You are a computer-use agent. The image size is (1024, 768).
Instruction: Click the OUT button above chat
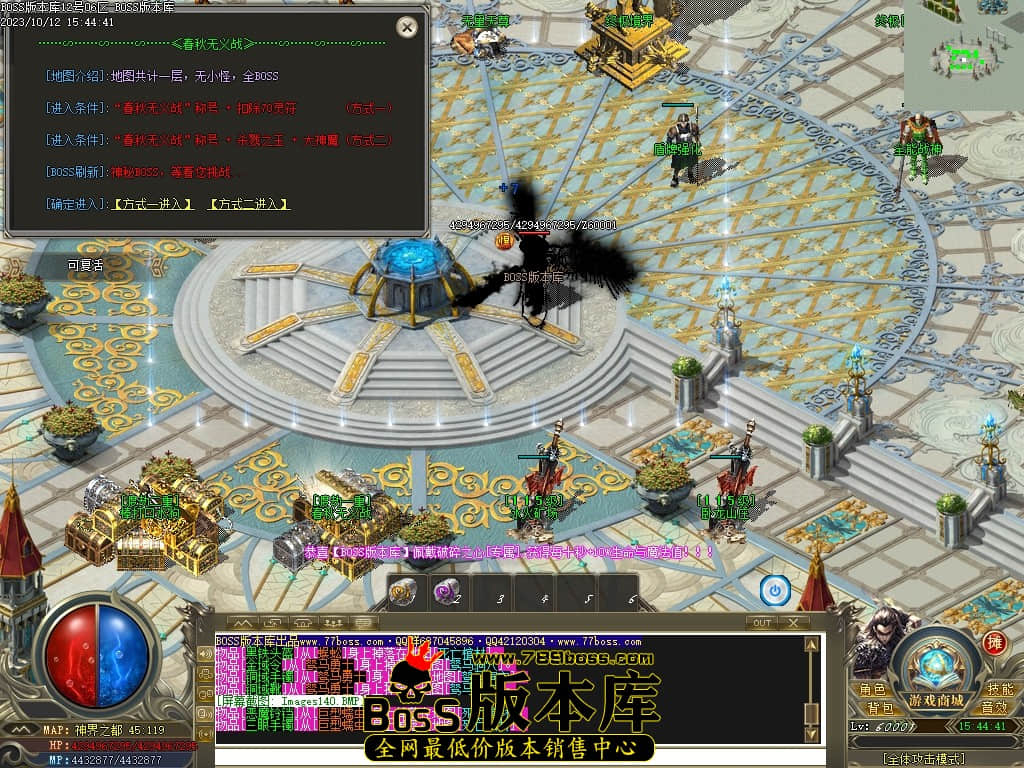762,622
